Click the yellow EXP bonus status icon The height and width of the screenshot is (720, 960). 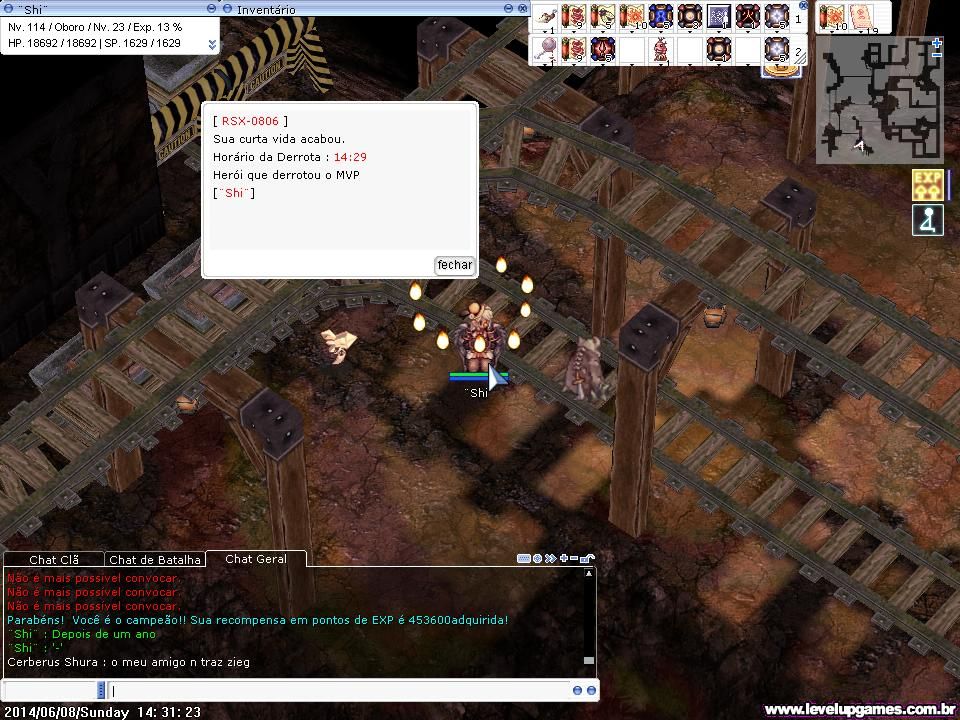pos(927,185)
